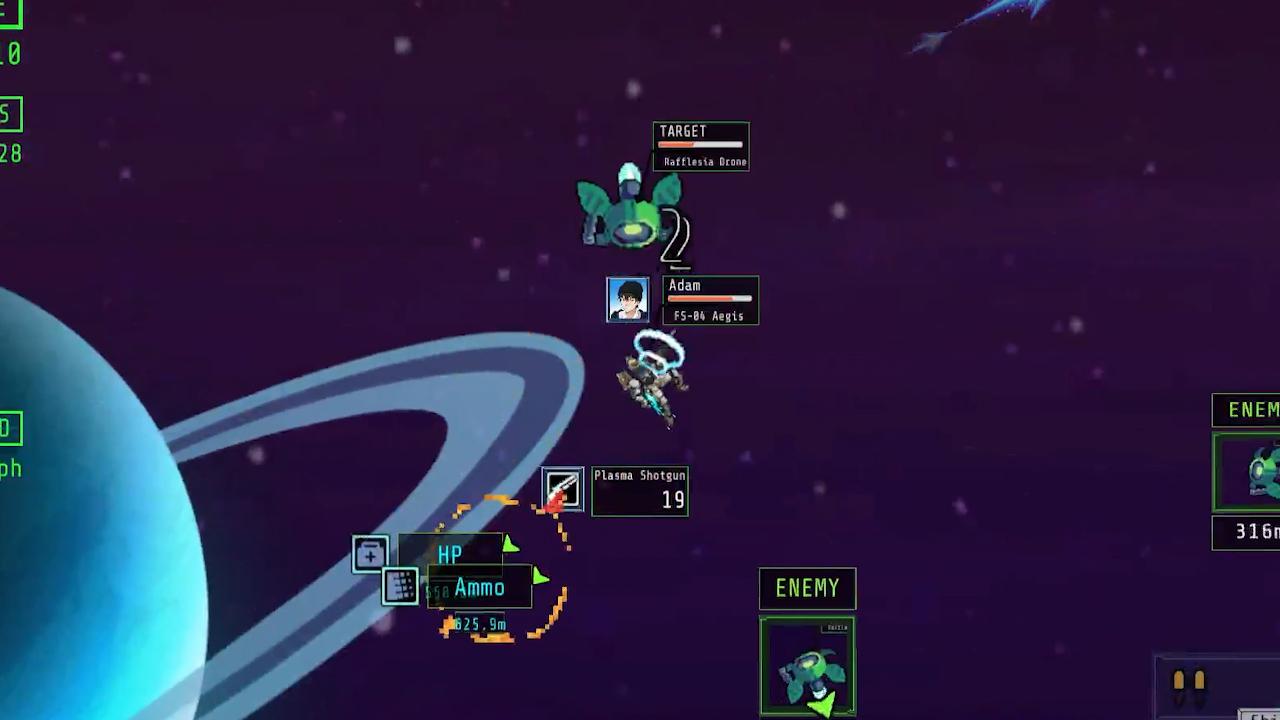Click the FS-04 Aegis ship name text
1280x720 pixels.
coord(708,316)
